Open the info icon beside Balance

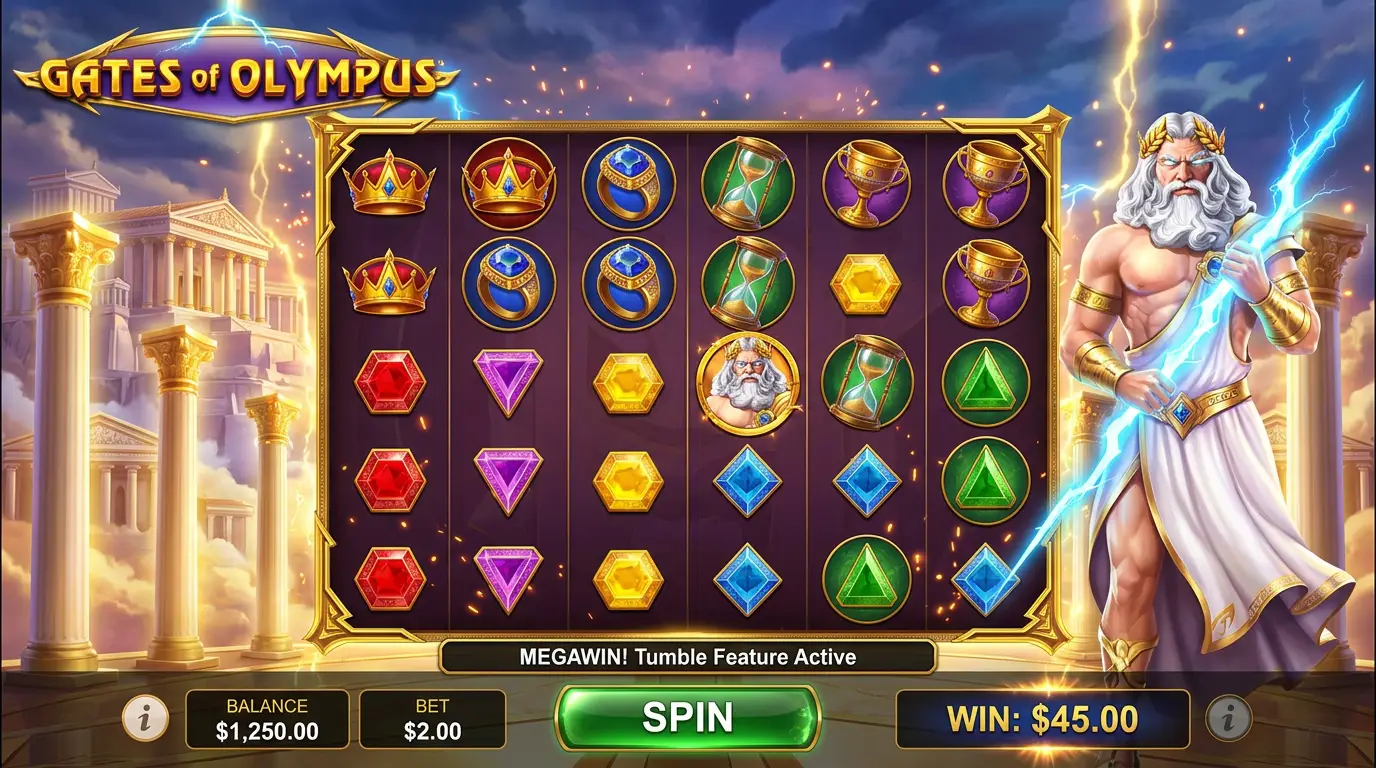coord(147,718)
